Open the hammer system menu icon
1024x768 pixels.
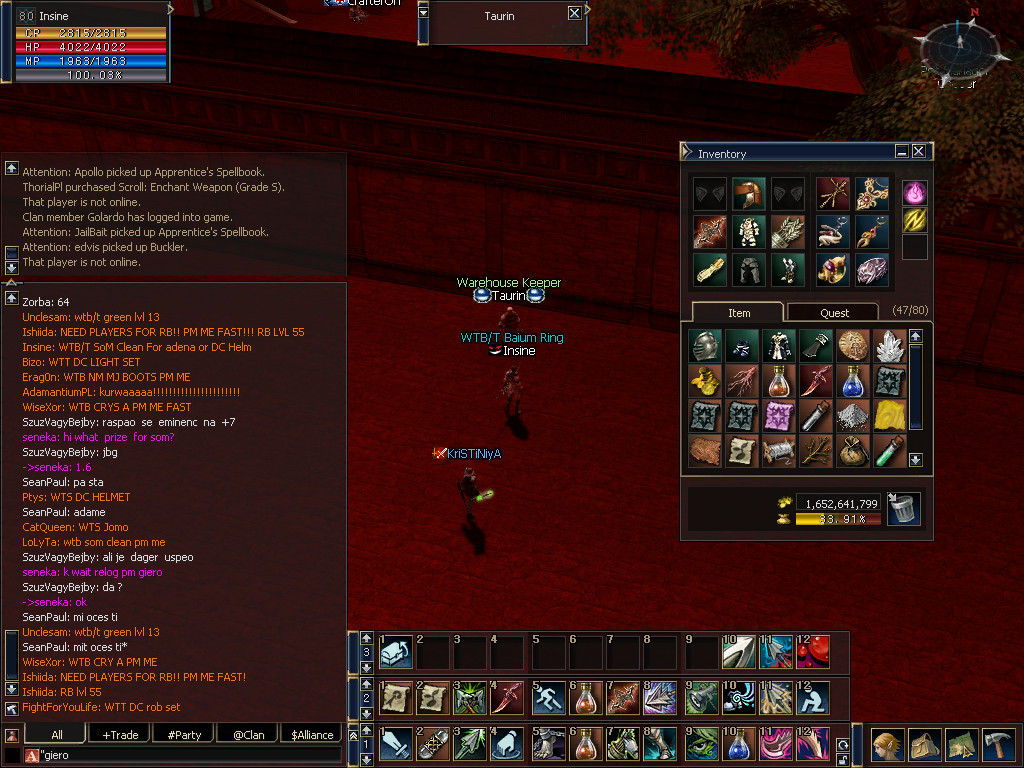[998, 744]
